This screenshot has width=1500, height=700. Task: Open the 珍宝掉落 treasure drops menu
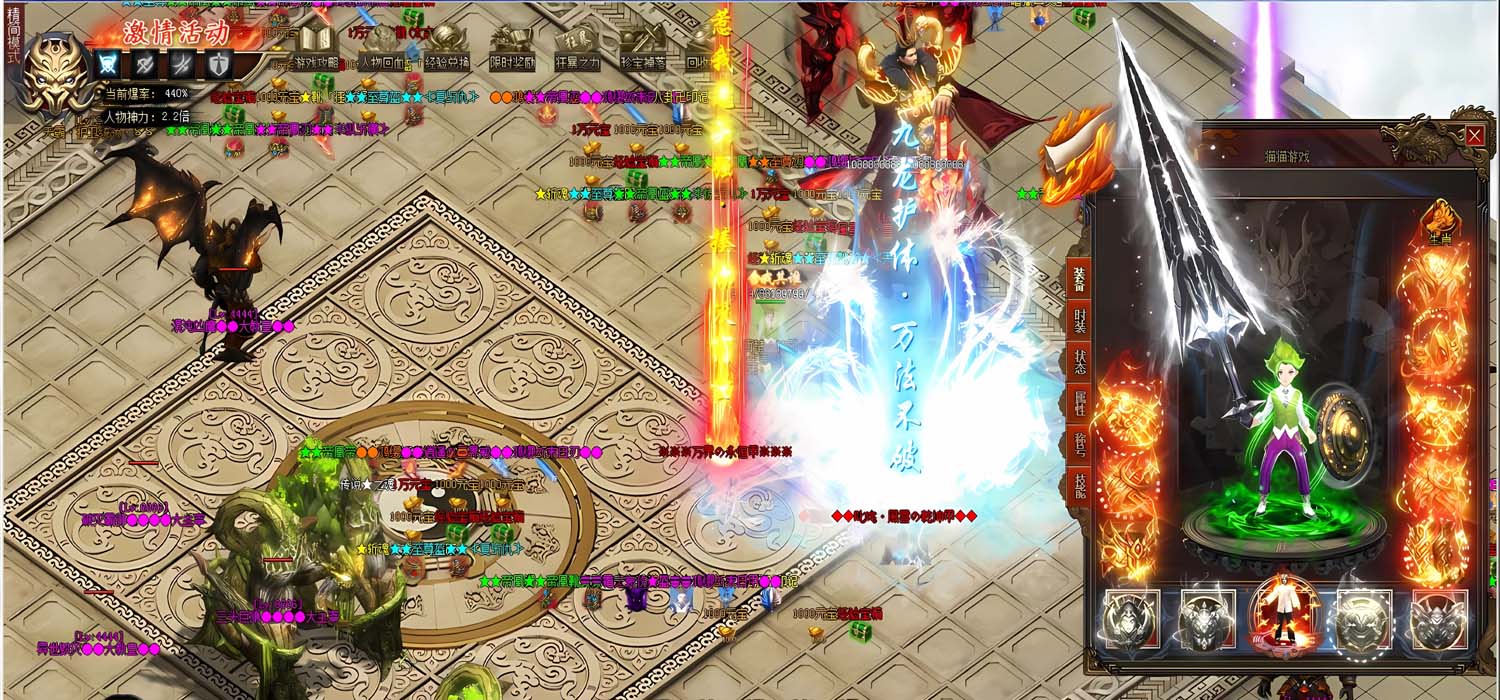click(642, 49)
